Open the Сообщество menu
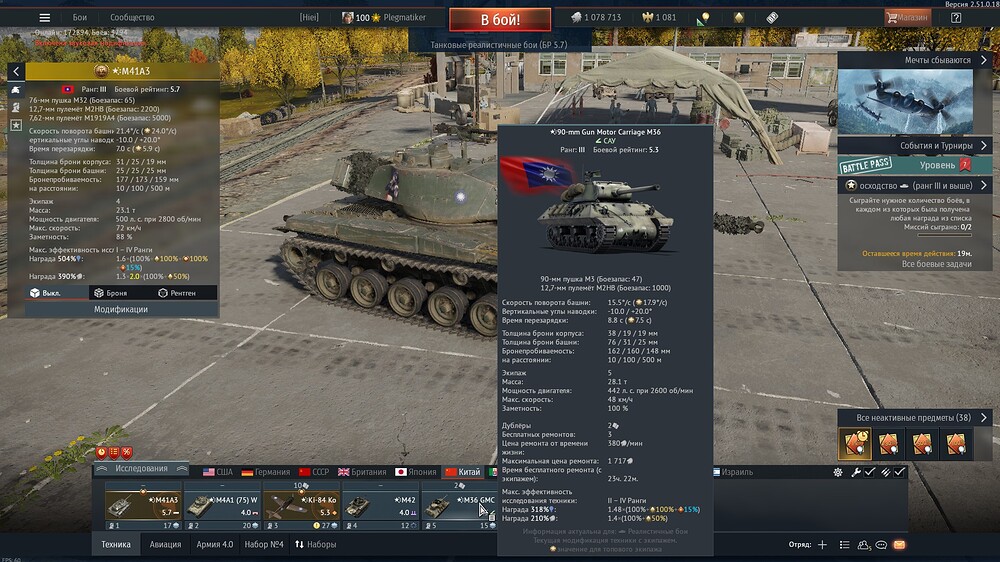Screen dimensions: 1000x562 tap(132, 18)
